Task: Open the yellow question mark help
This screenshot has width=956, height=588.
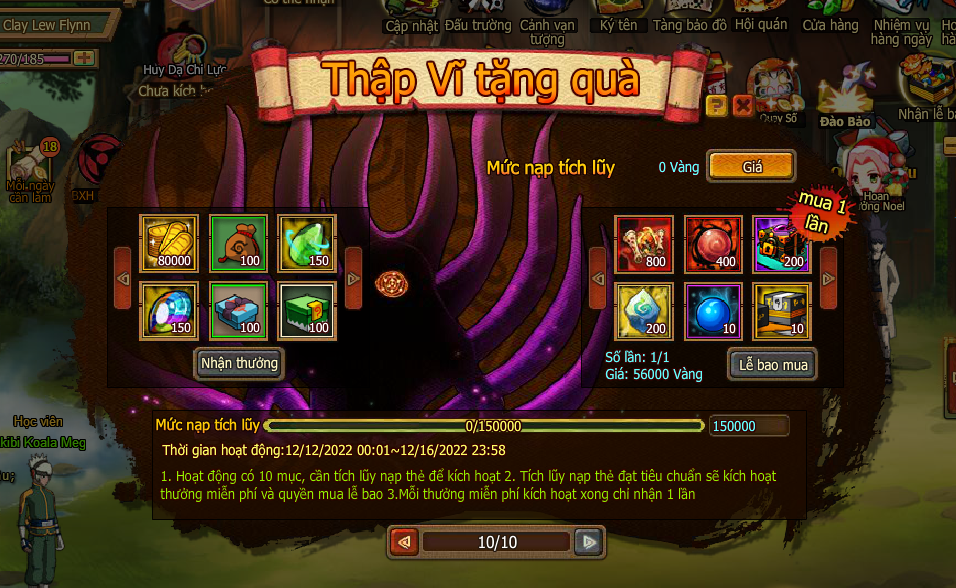Action: 716,105
